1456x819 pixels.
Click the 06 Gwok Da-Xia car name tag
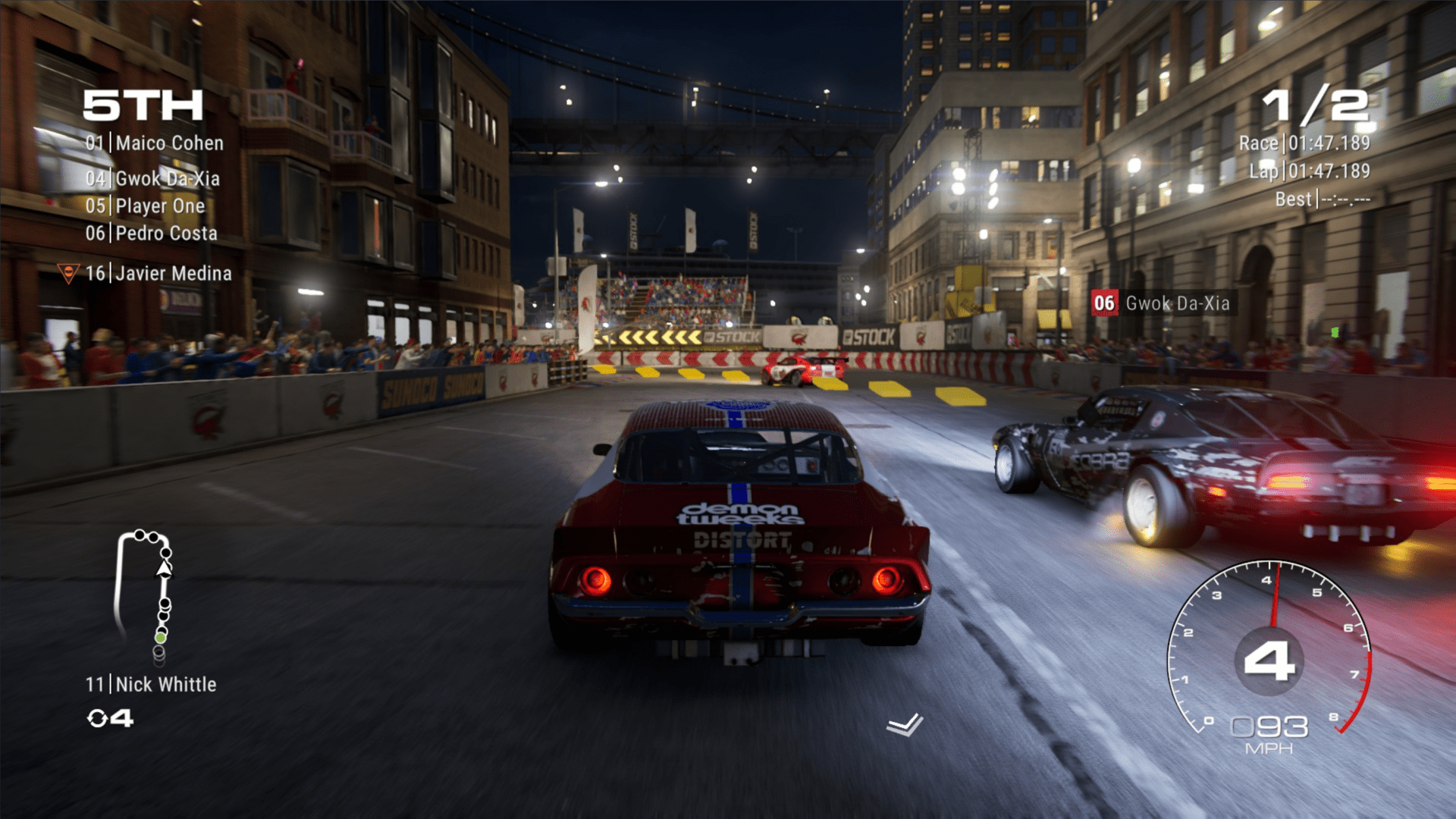[x=1163, y=303]
